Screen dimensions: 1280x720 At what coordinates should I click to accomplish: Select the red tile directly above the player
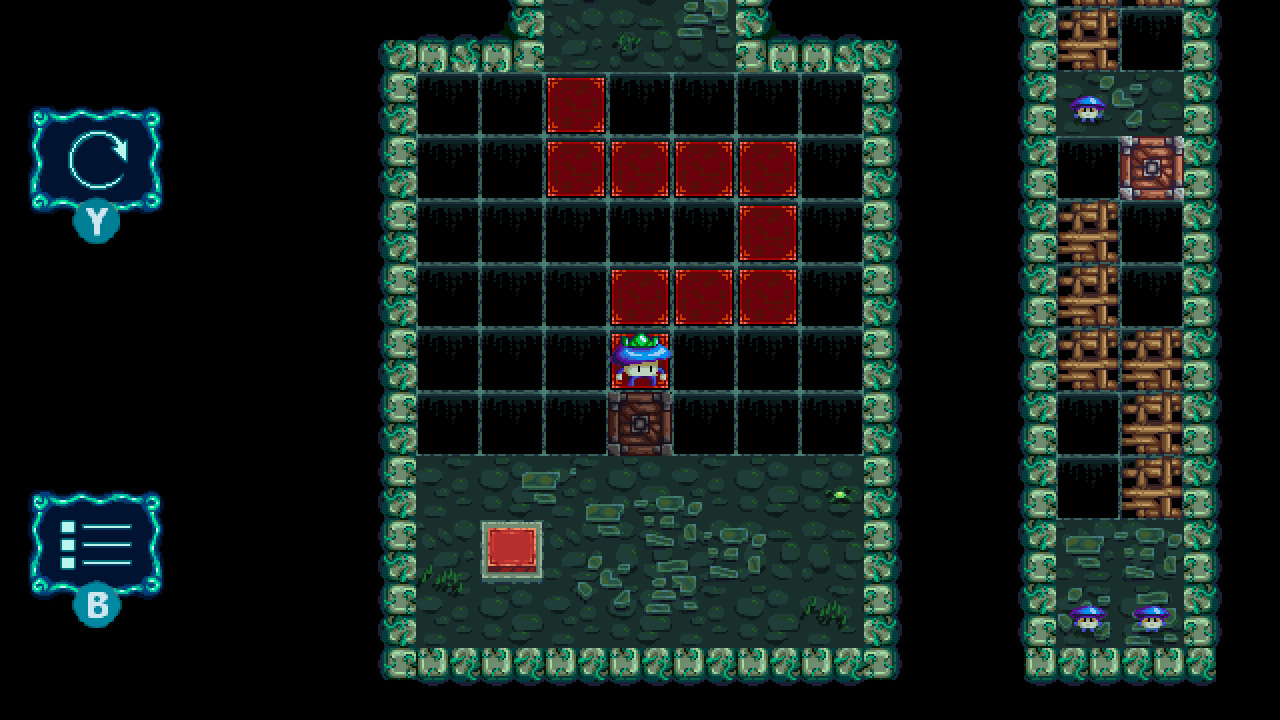point(642,296)
